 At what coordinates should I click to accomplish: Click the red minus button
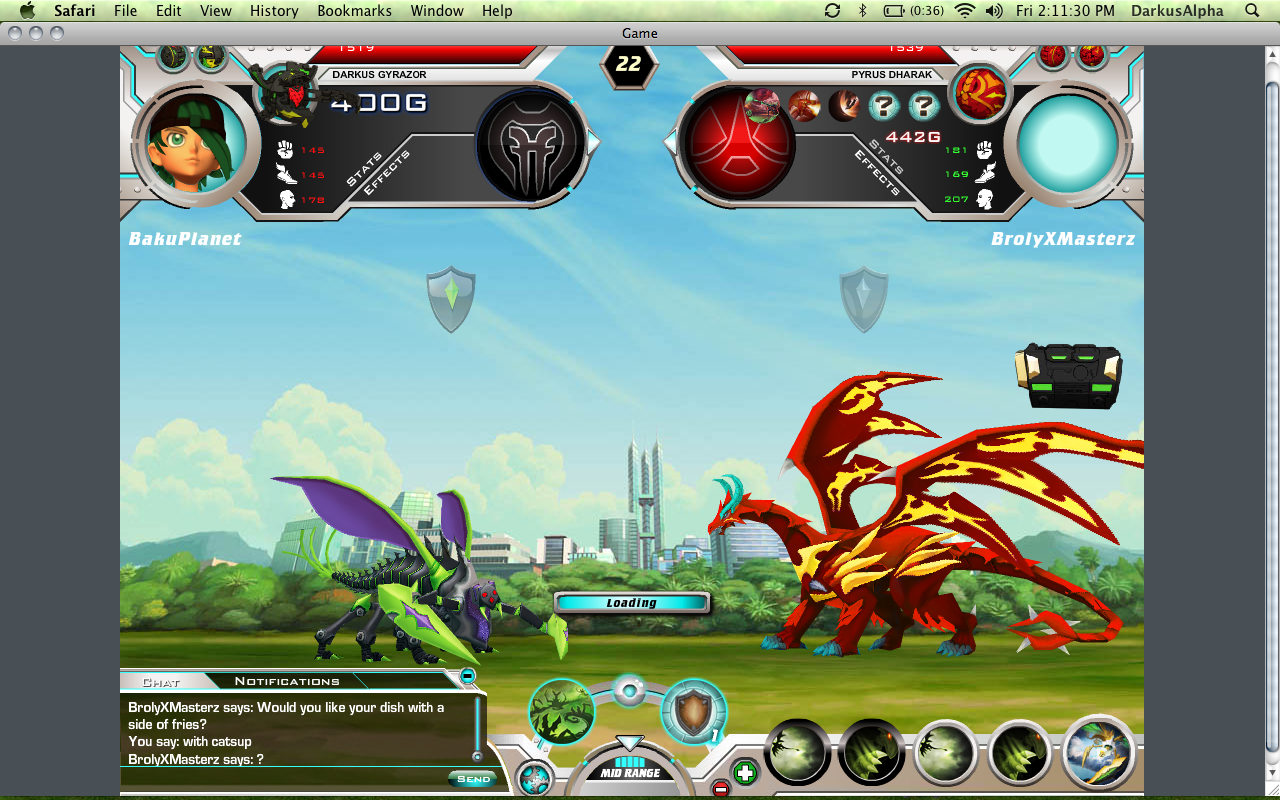pyautogui.click(x=720, y=789)
